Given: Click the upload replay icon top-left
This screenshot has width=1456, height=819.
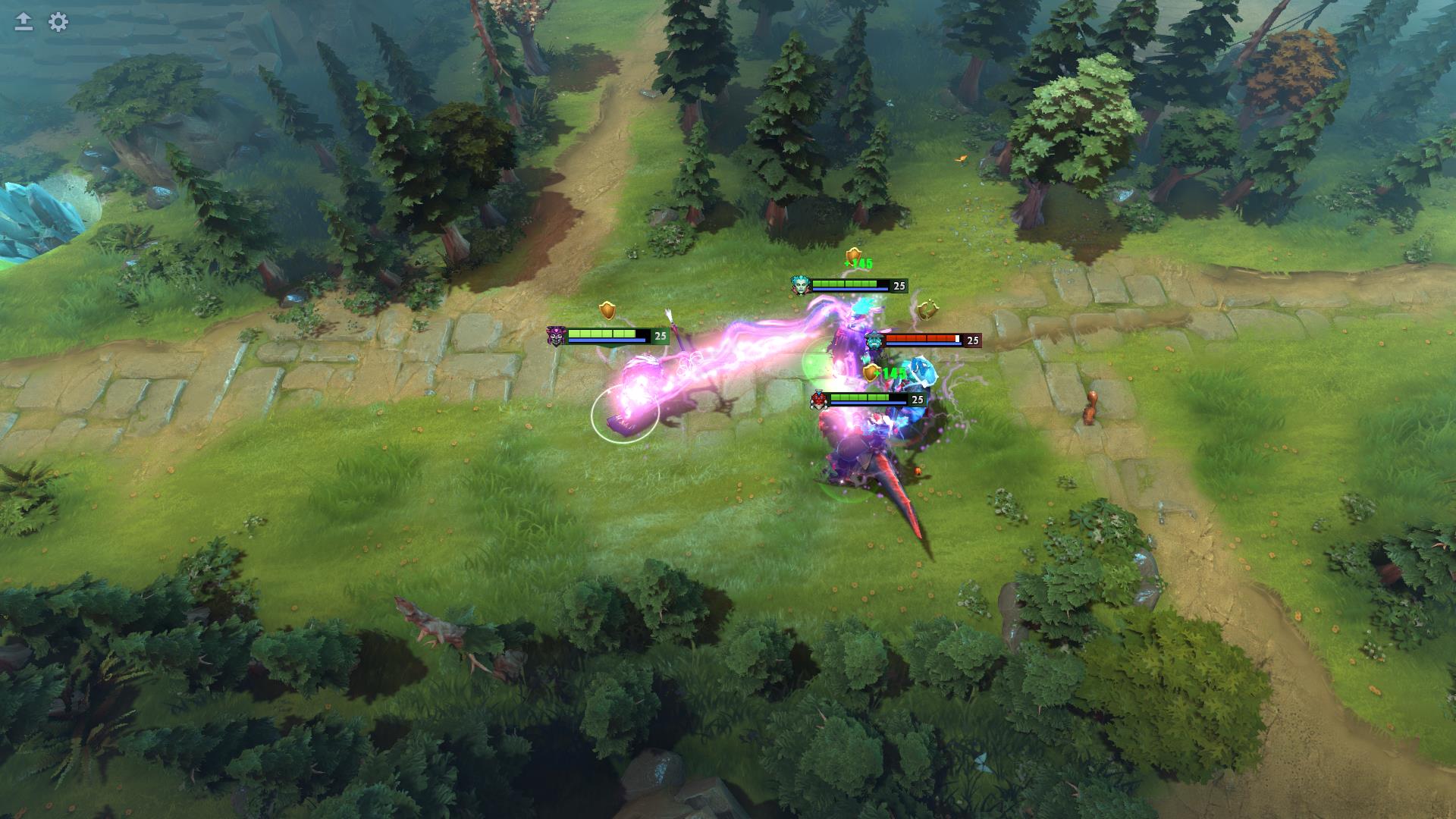Looking at the screenshot, I should point(22,22).
